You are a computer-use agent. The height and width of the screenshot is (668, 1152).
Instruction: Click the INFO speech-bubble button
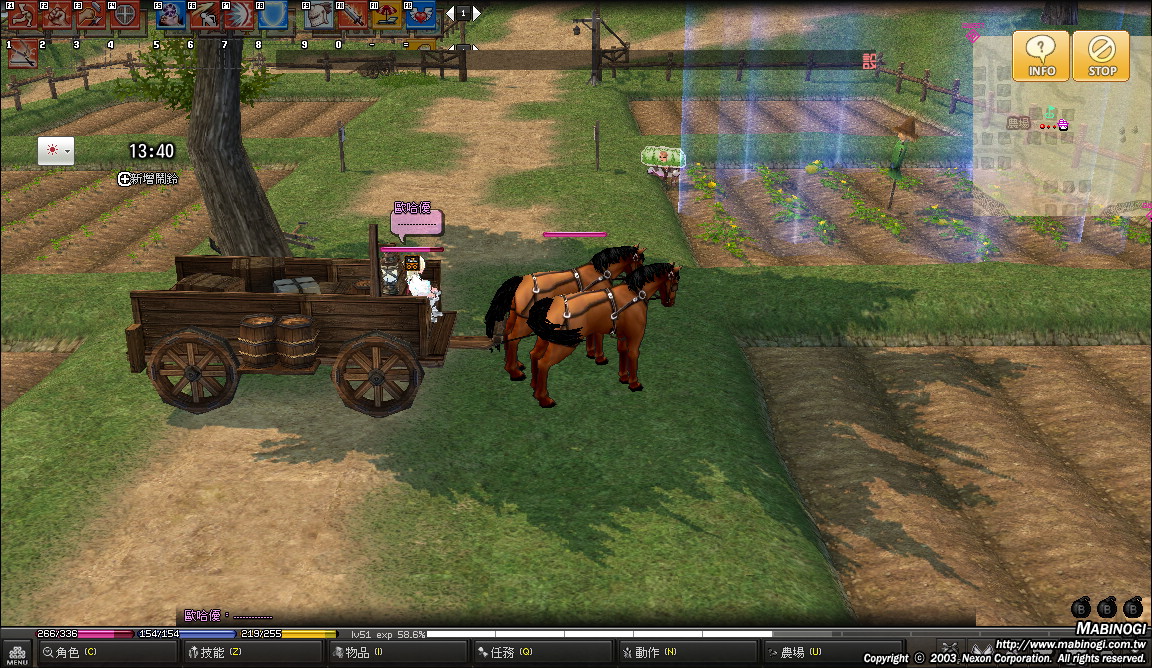(x=1041, y=55)
